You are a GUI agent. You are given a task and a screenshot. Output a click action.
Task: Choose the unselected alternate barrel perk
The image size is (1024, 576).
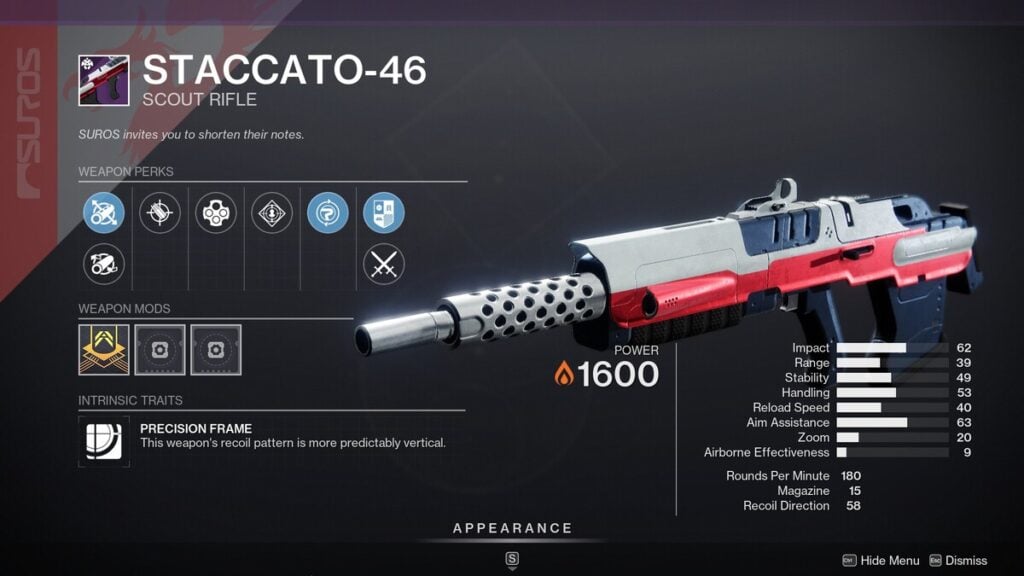[x=104, y=265]
